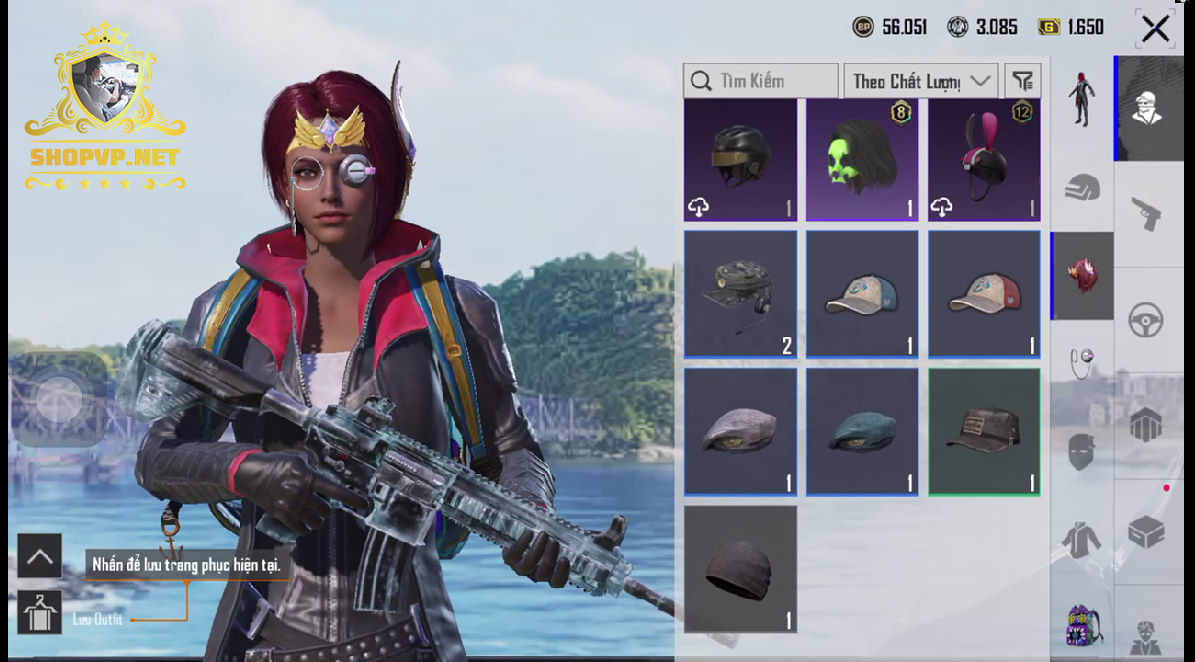Open the backpack category

point(1081,626)
